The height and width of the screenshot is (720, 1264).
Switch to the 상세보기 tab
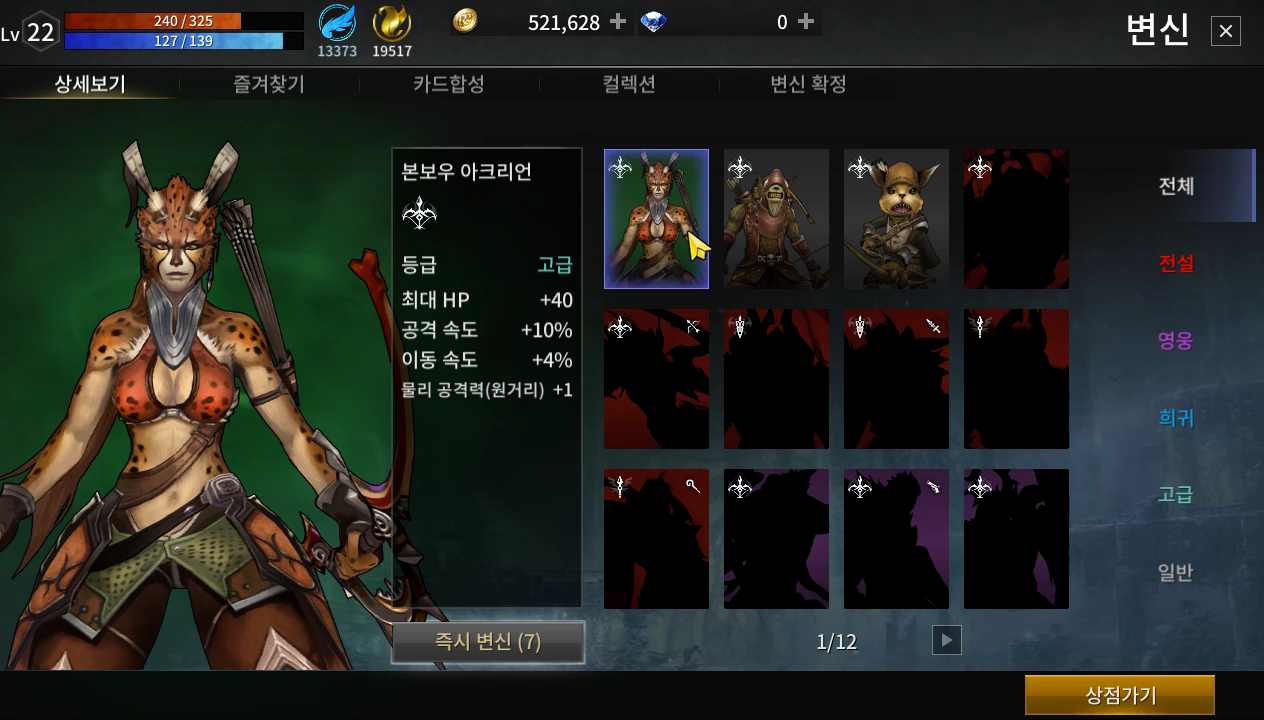(90, 84)
